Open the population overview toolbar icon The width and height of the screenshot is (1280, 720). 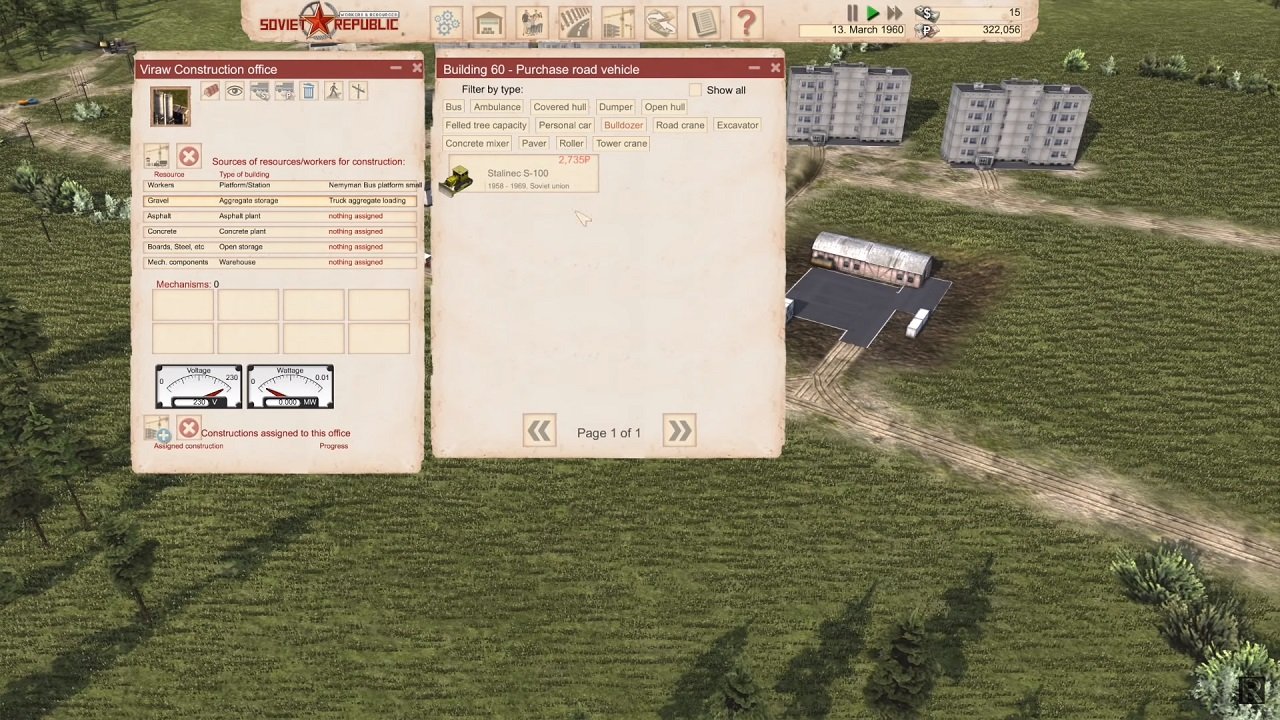531,21
